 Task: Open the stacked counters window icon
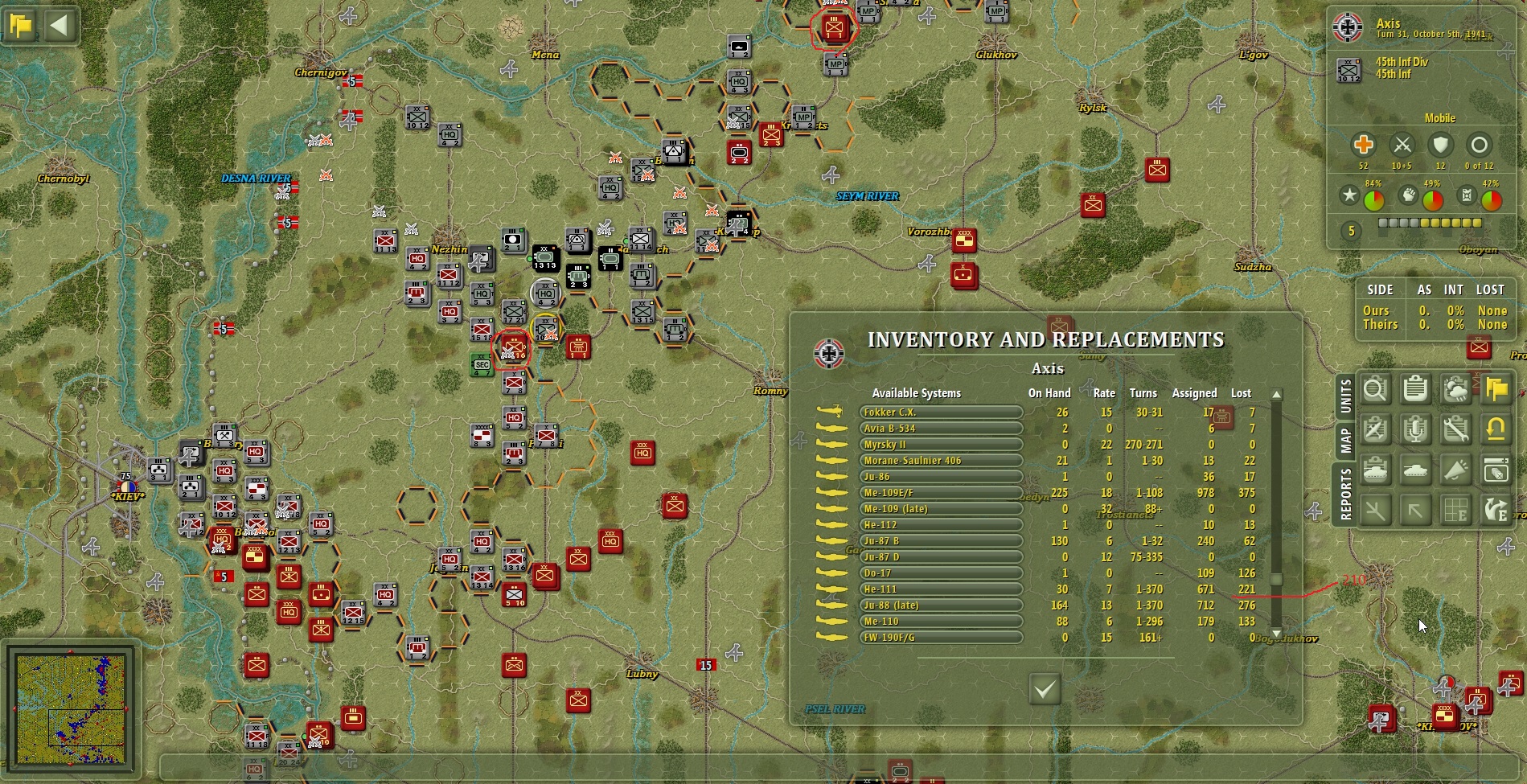coord(1496,470)
